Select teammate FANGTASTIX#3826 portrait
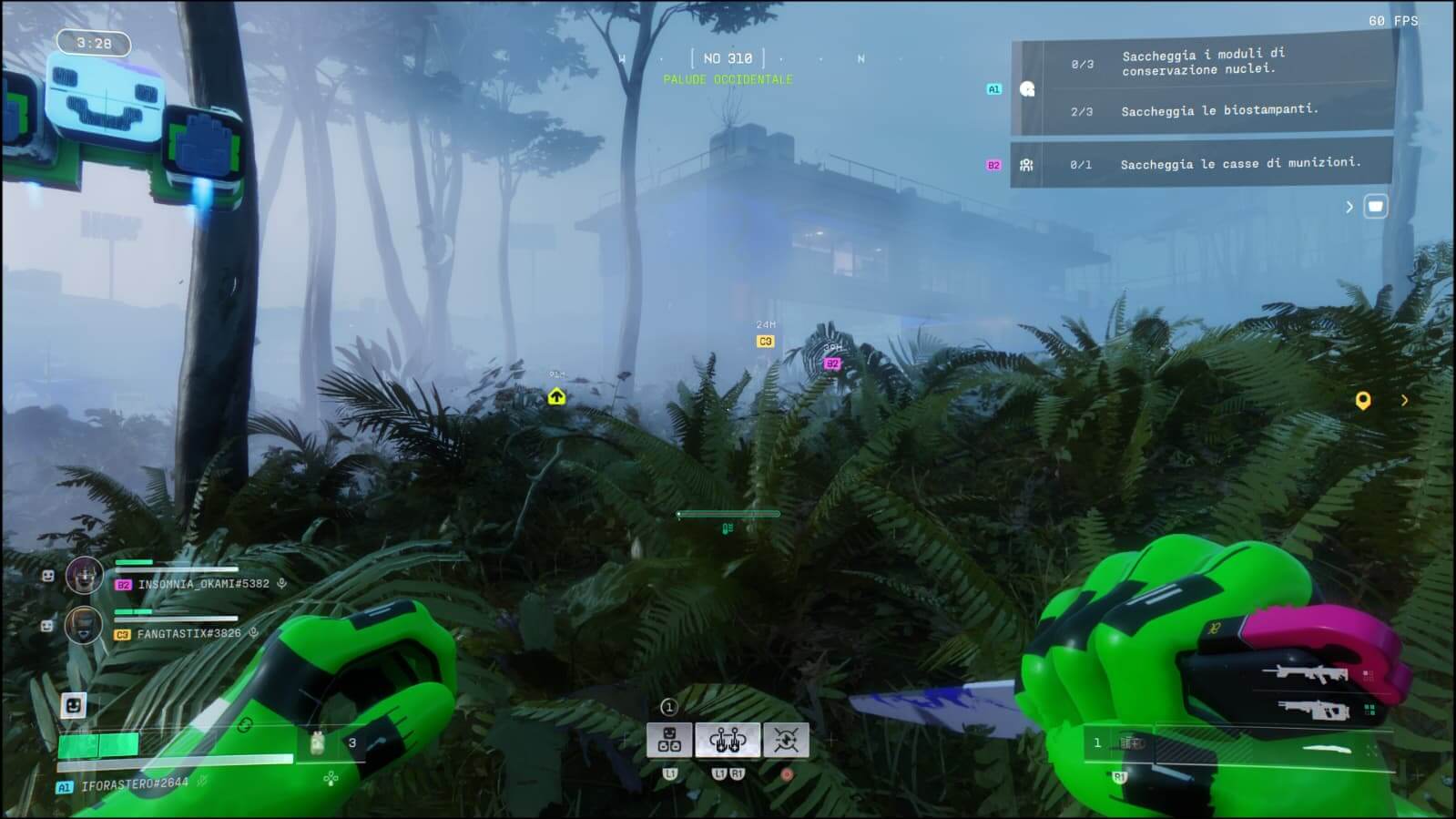This screenshot has height=819, width=1456. (x=84, y=626)
